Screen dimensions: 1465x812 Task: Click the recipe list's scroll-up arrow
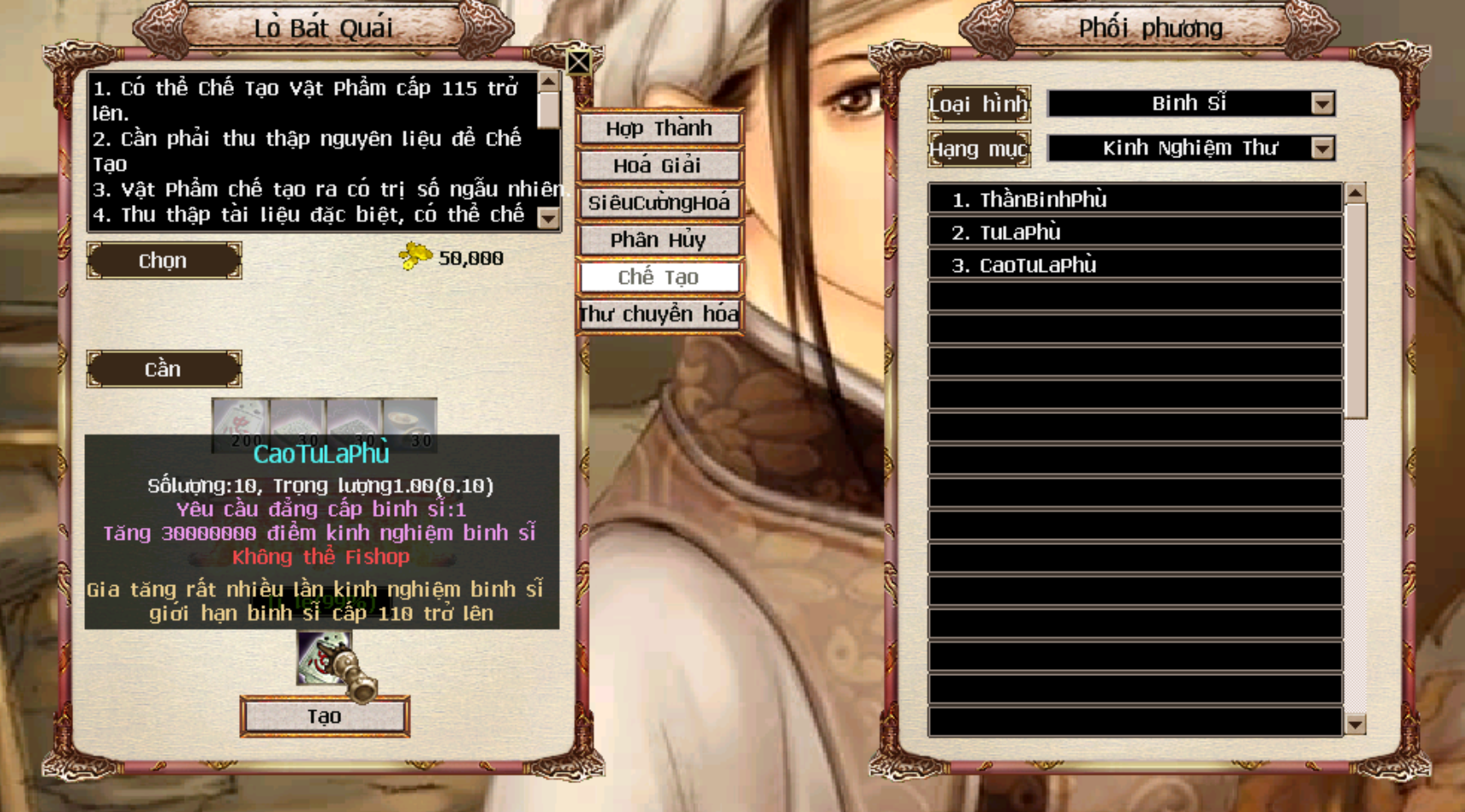tap(1355, 193)
